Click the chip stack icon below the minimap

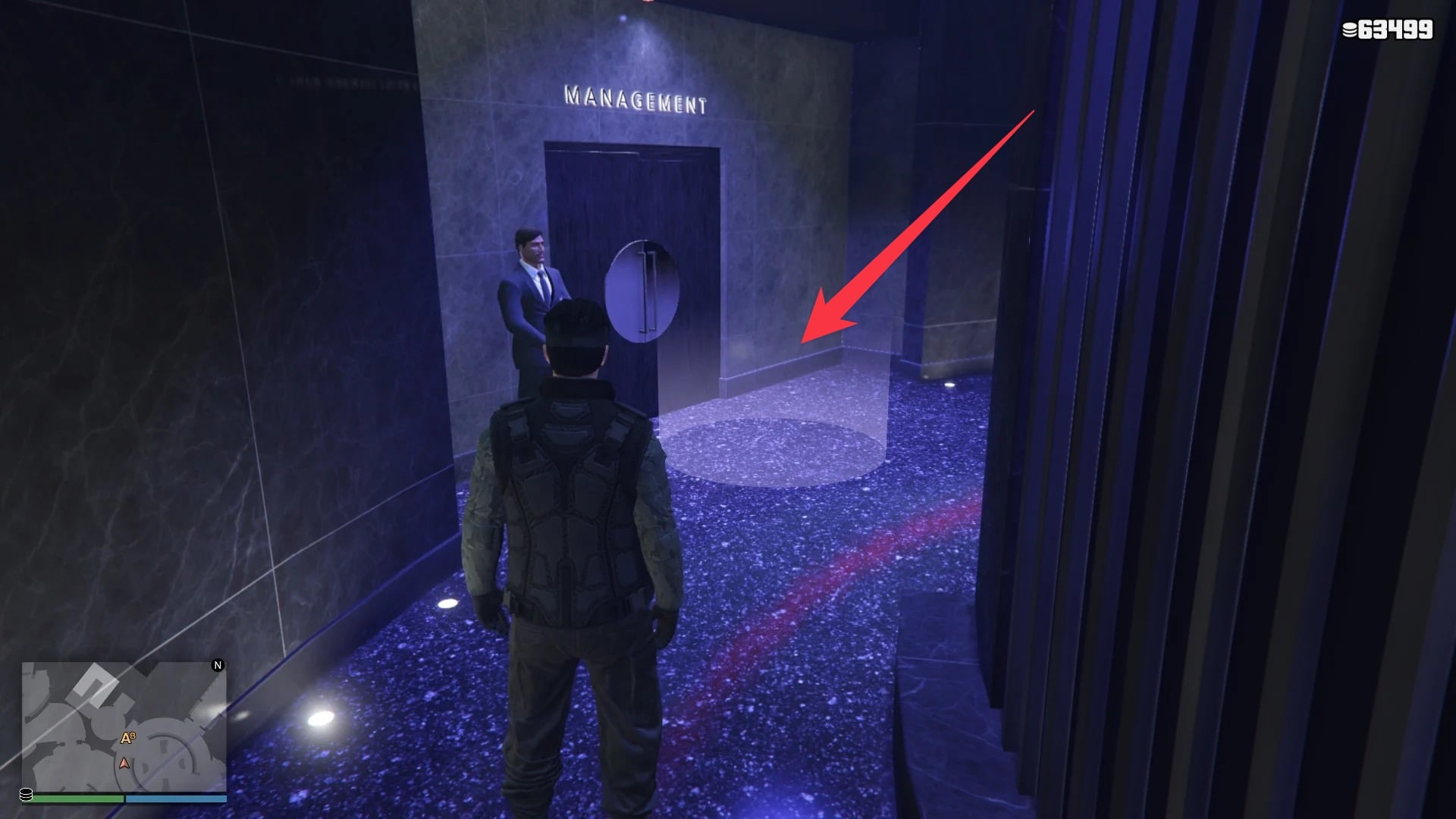coord(27,796)
